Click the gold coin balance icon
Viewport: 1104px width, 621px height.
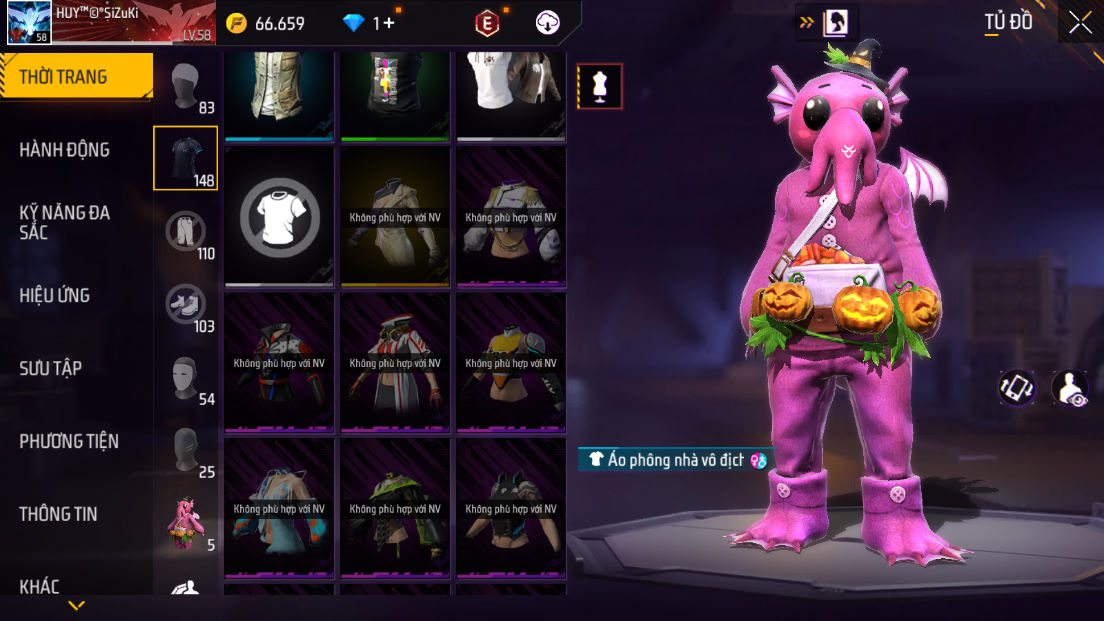(236, 23)
